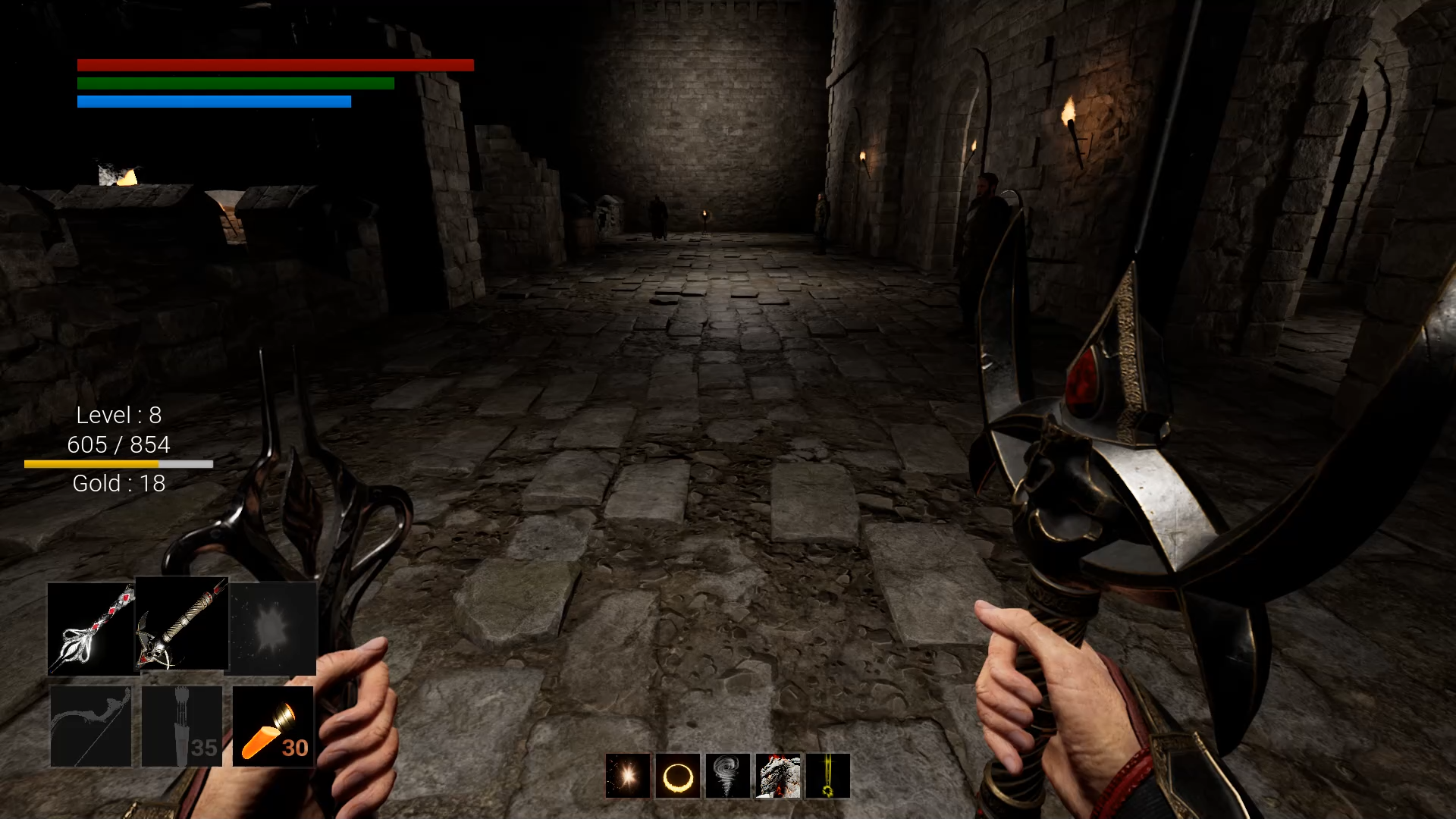The height and width of the screenshot is (819, 1456).
Task: Click the 605 / 854 experience text
Action: [x=118, y=445]
